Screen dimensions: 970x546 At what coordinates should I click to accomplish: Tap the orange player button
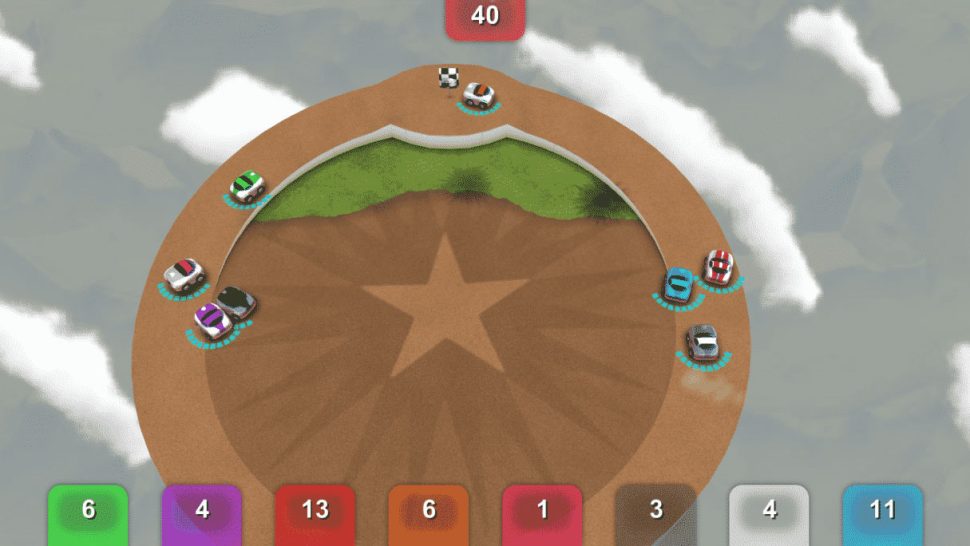tap(429, 513)
